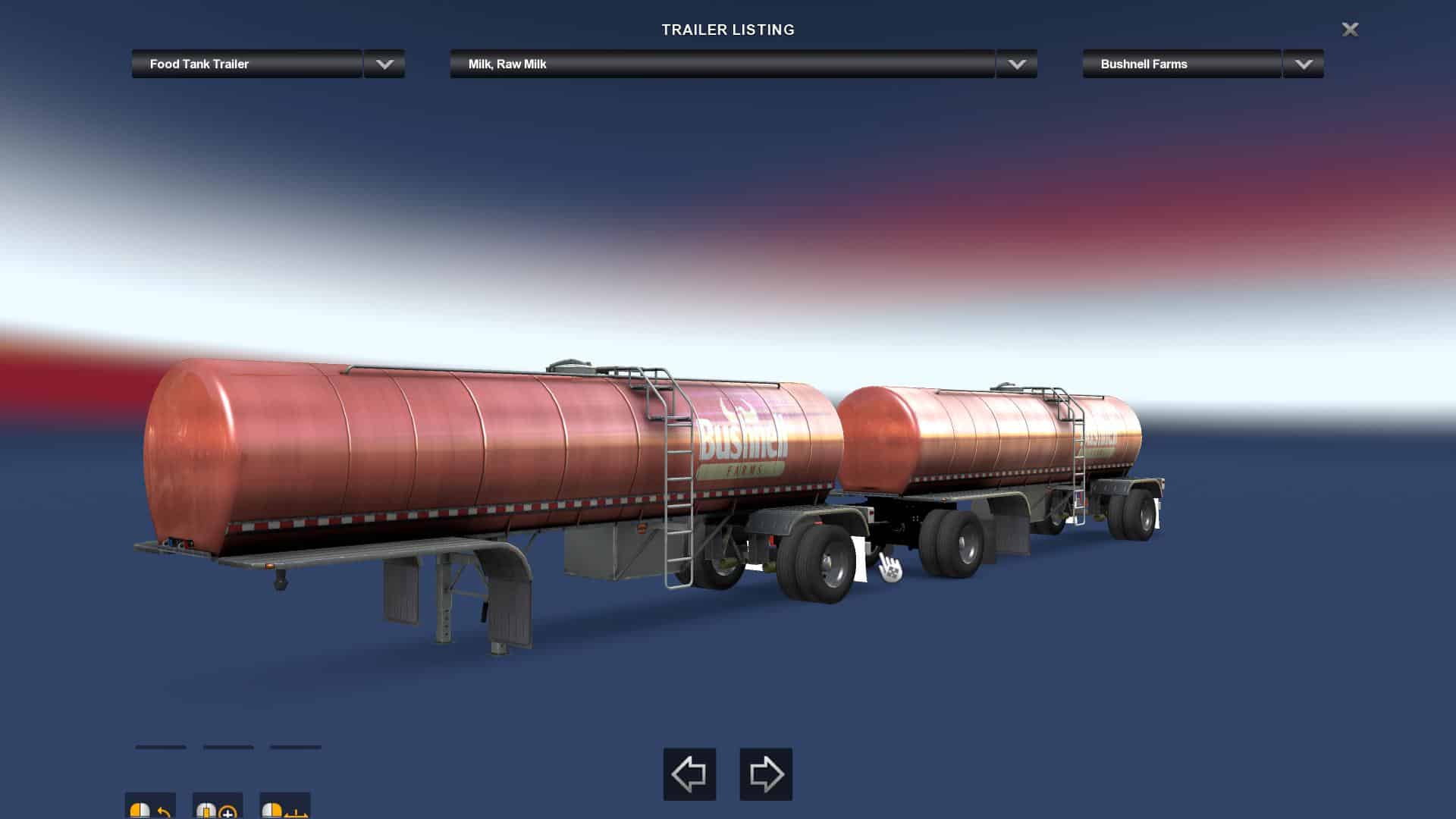Open the Food Tank Trailer type dropdown

pos(246,64)
